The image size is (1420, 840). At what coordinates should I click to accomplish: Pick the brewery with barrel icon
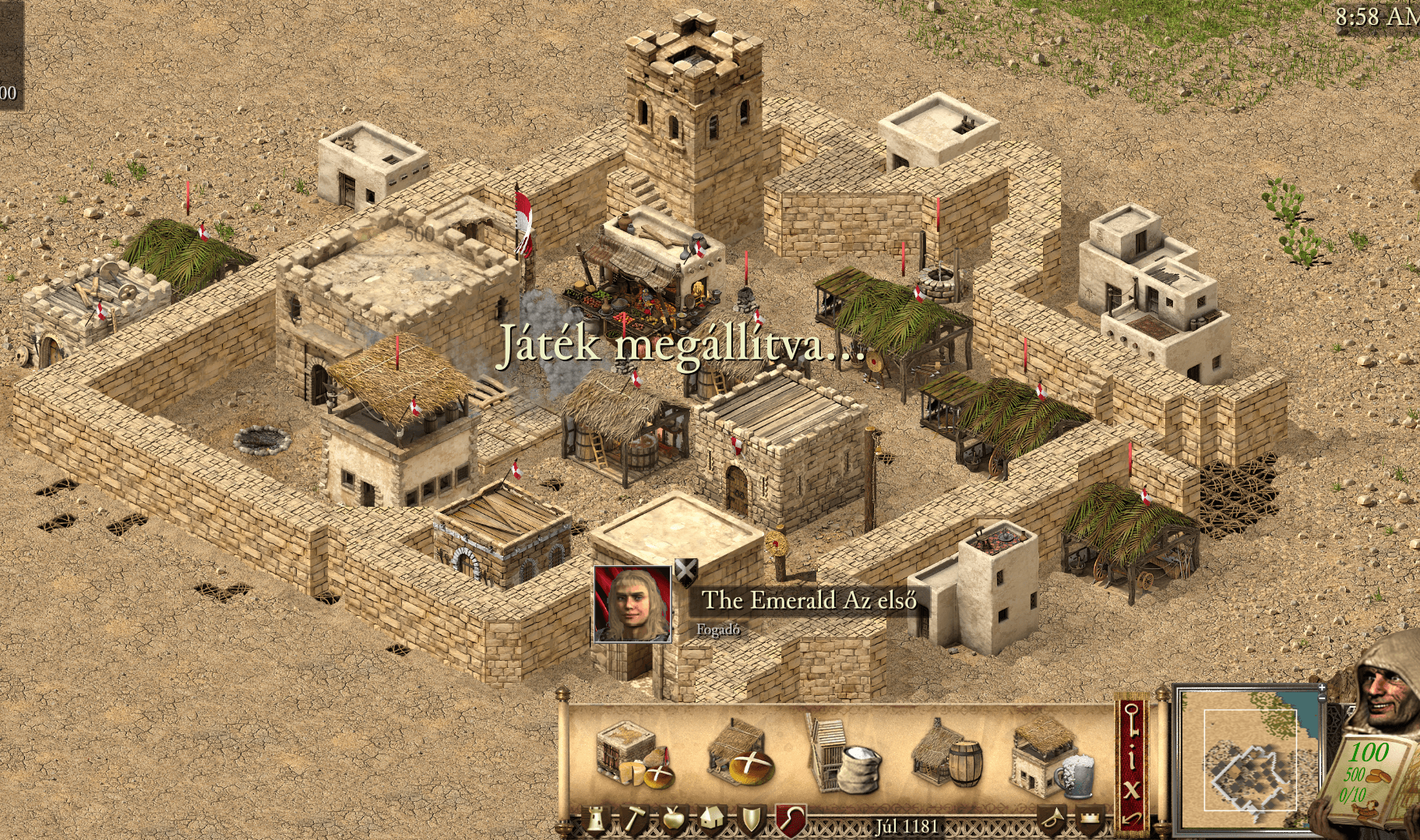[x=946, y=753]
